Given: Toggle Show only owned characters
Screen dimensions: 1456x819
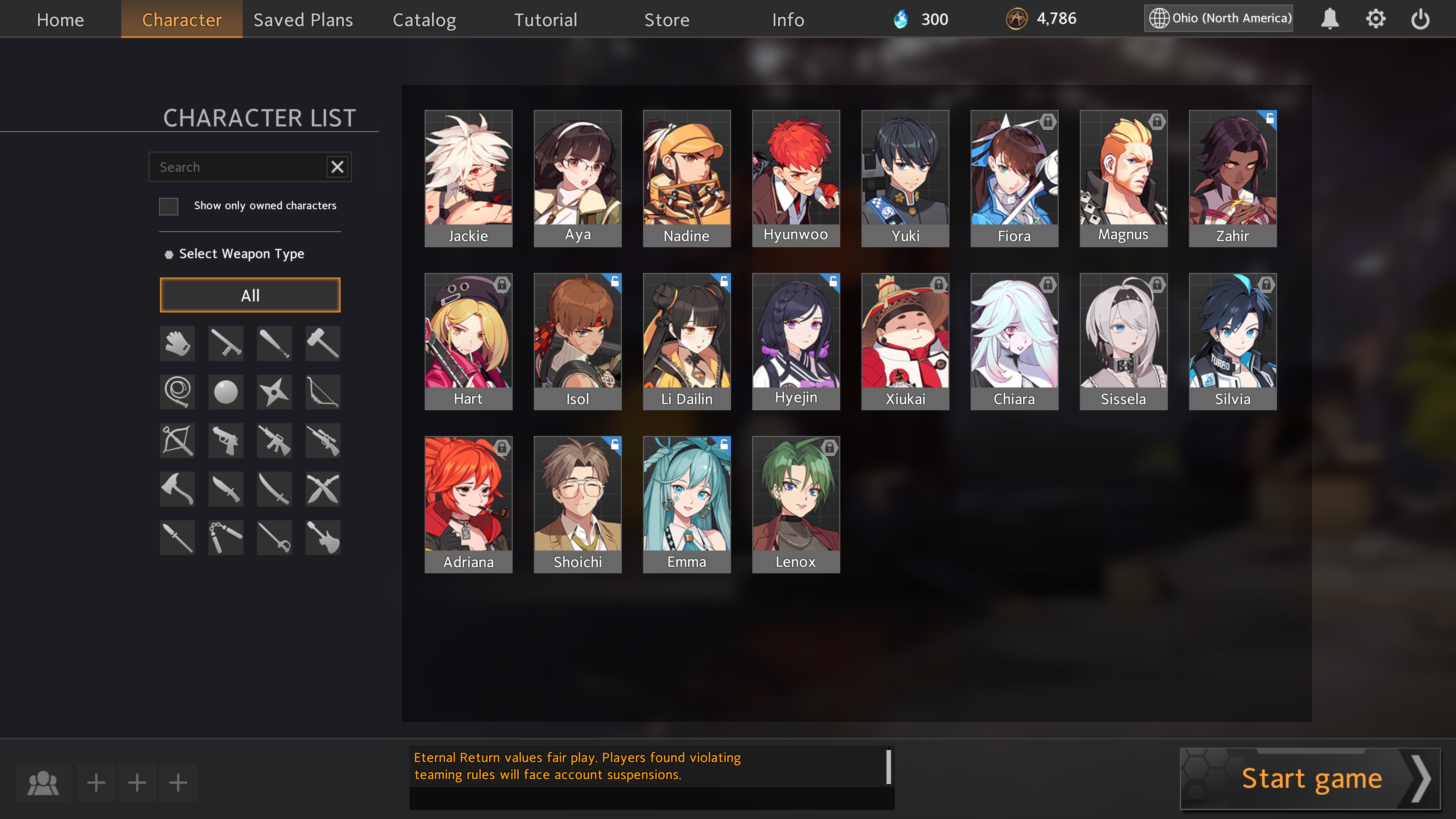Looking at the screenshot, I should (168, 206).
